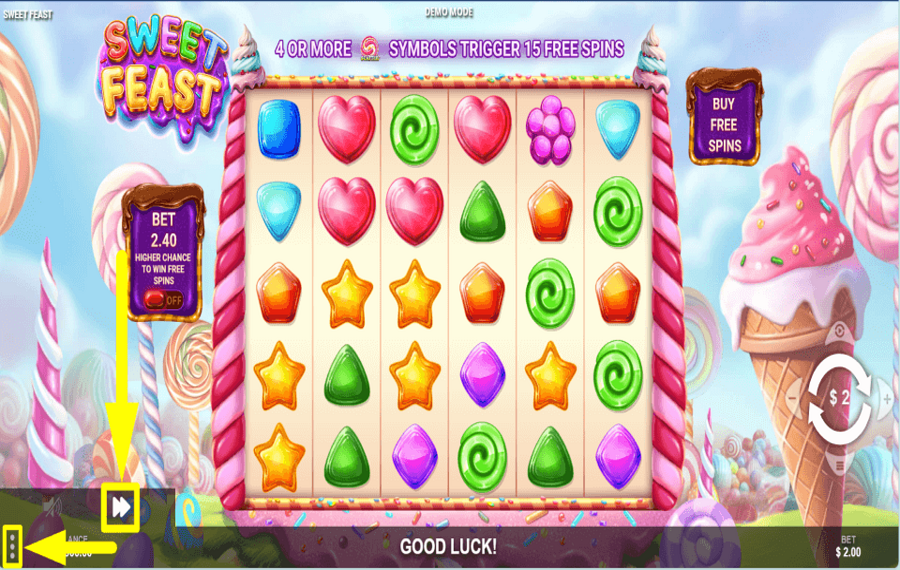Start autoplay using the play icon above spin
The image size is (900, 570).
click(x=839, y=333)
